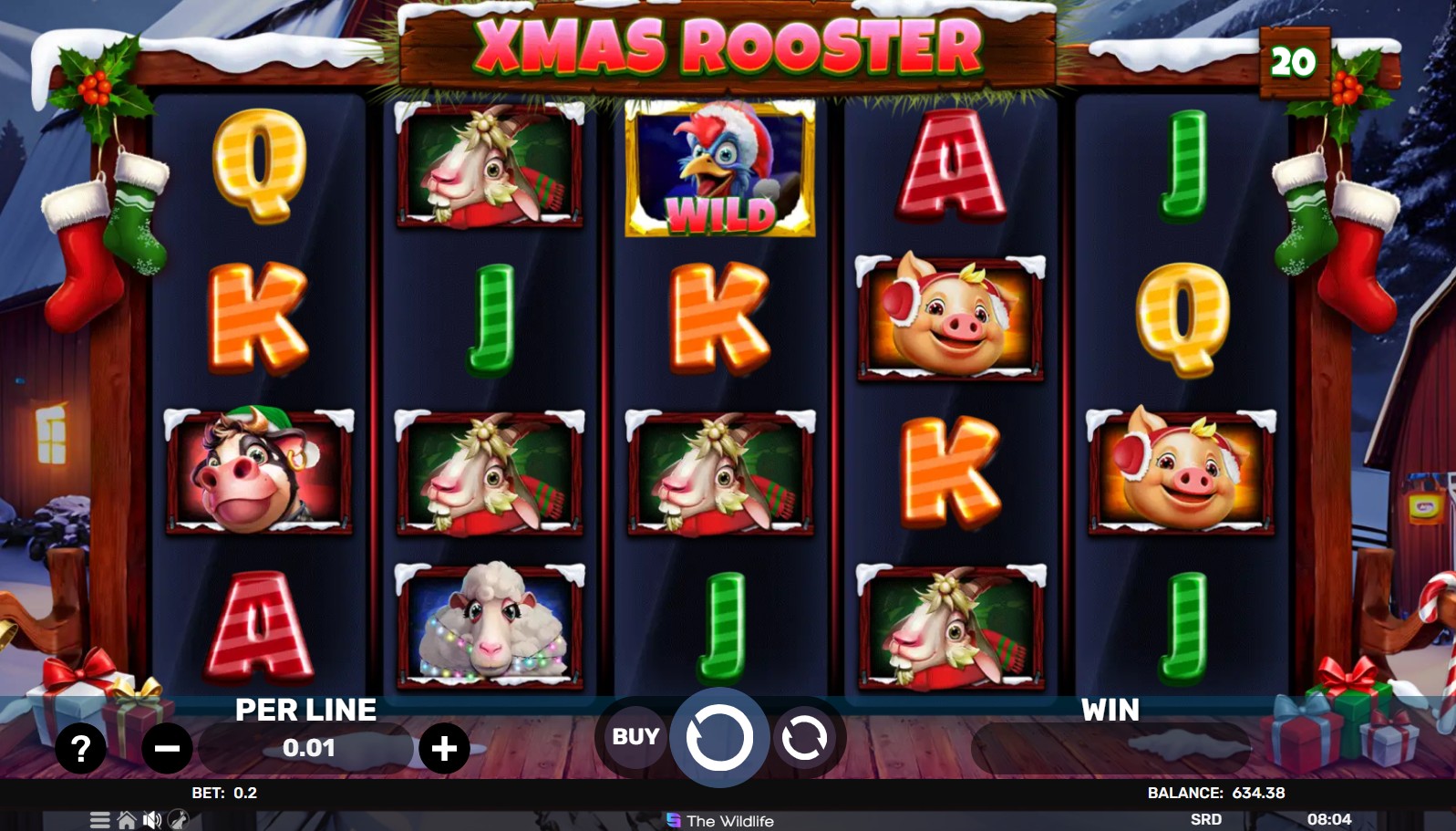
Task: Open the BET: 0.2 display
Action: point(223,794)
